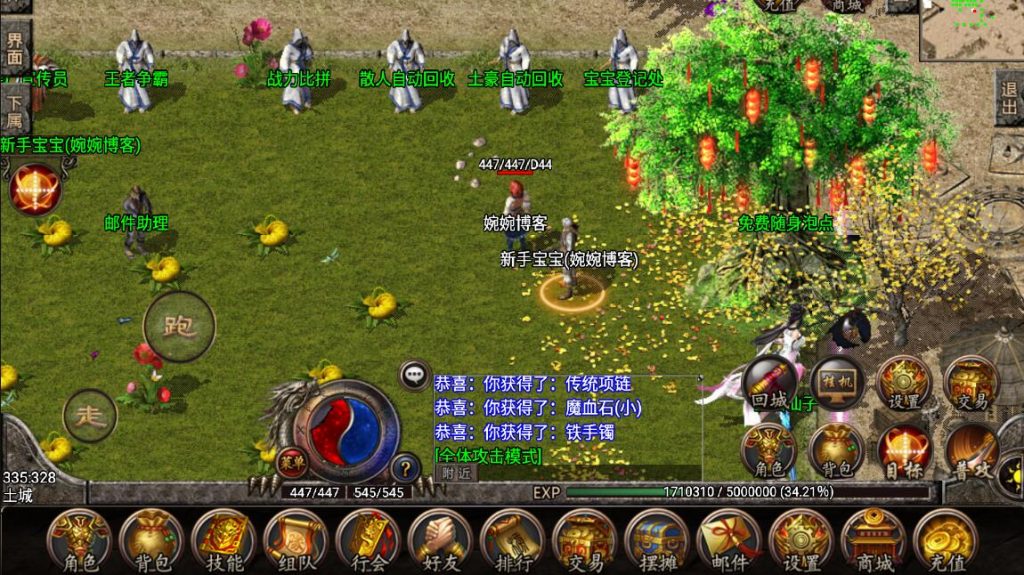The width and height of the screenshot is (1024, 575).
Task: Show the 好友 friends list
Action: pos(440,539)
